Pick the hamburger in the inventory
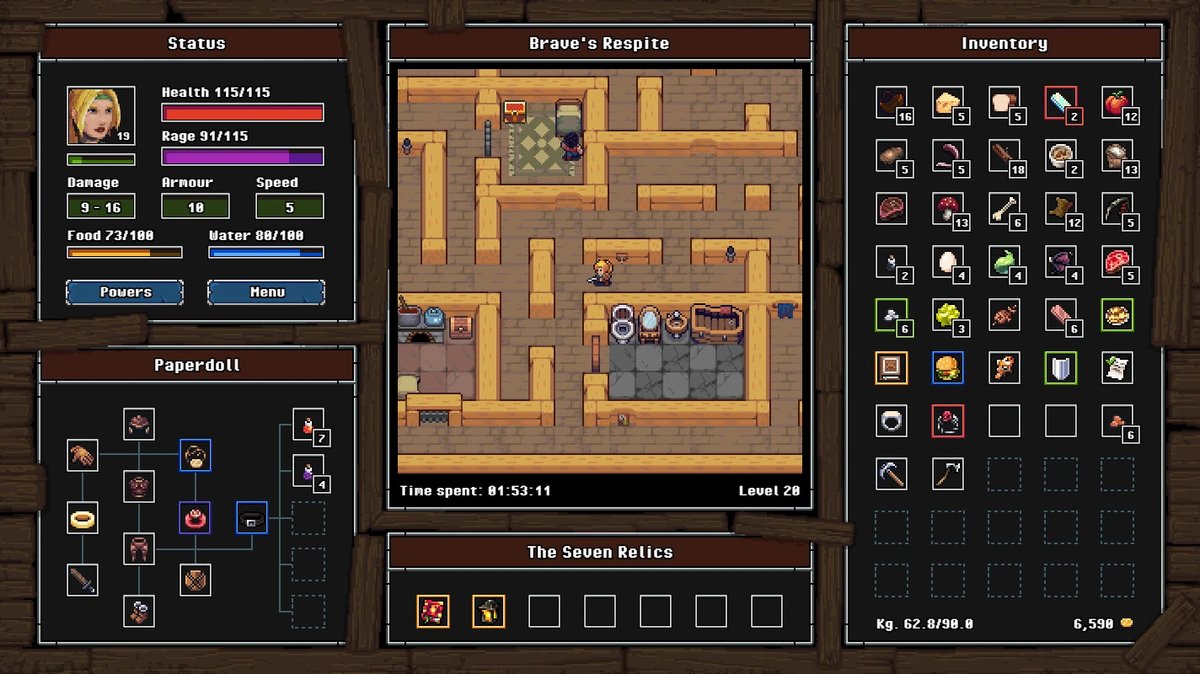The image size is (1200, 674). click(x=946, y=367)
